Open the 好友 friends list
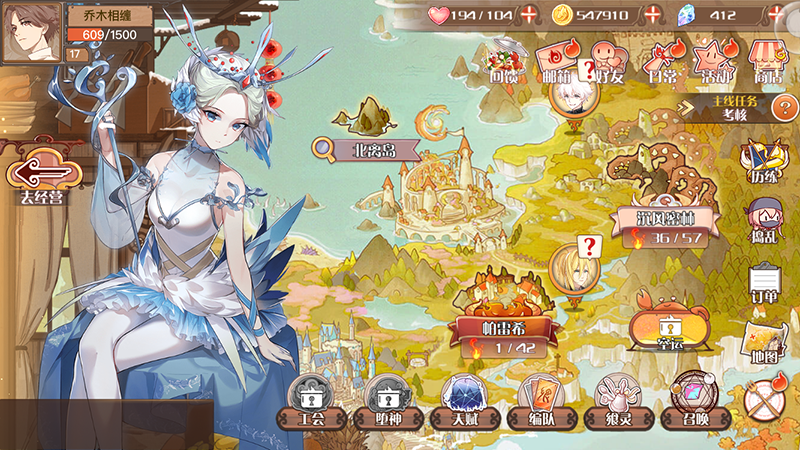 pyautogui.click(x=607, y=60)
